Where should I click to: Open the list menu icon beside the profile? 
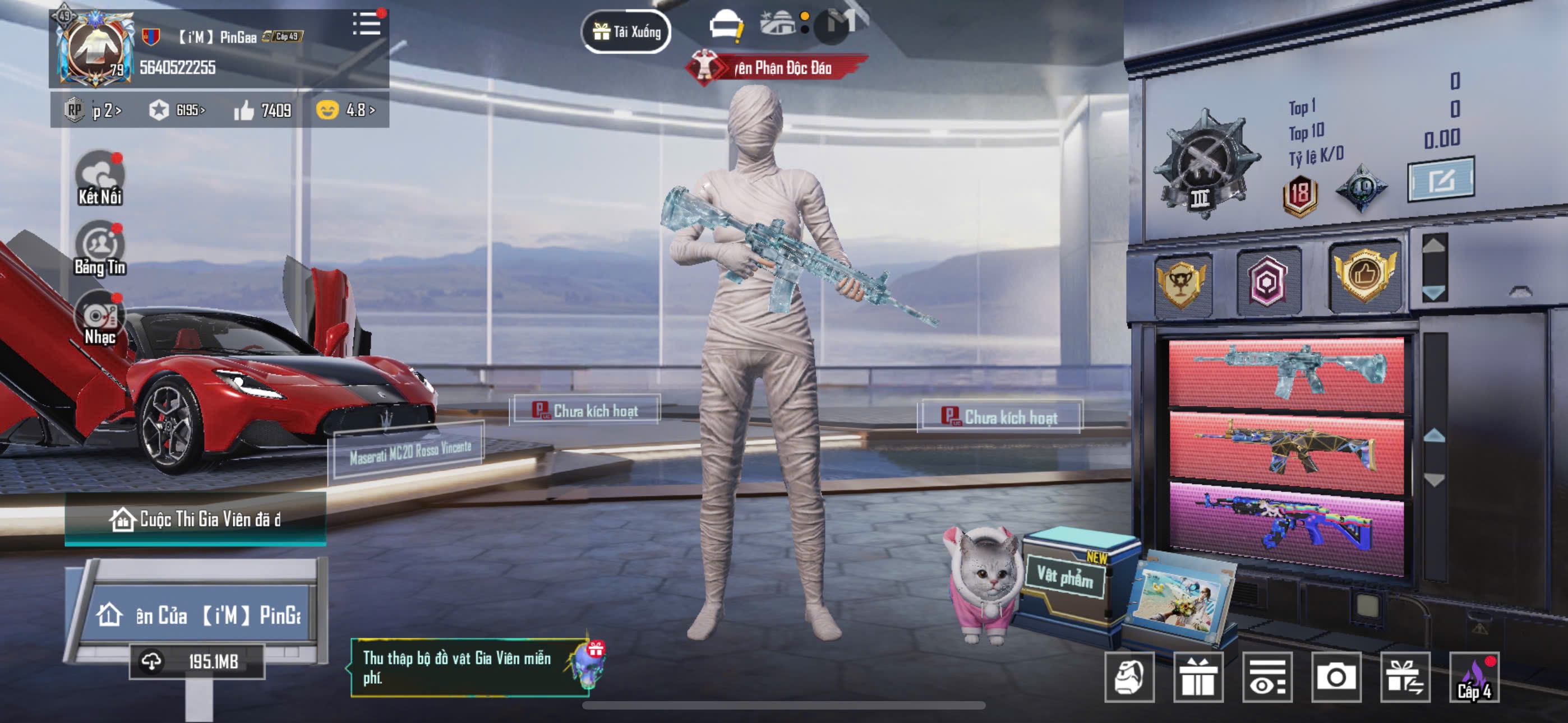pos(366,24)
